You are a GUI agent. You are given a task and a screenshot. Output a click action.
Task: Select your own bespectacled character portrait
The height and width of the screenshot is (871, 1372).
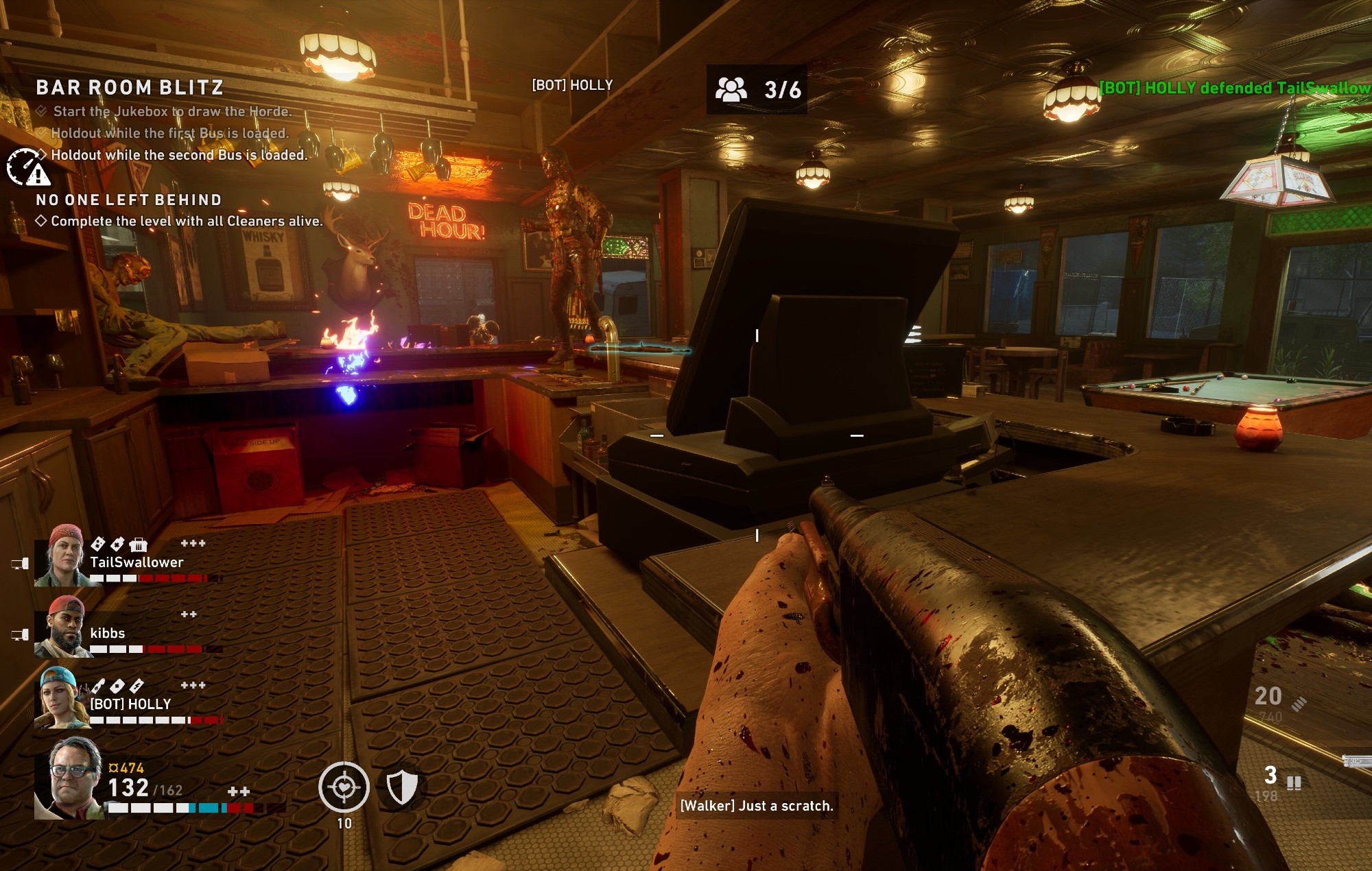(71, 779)
